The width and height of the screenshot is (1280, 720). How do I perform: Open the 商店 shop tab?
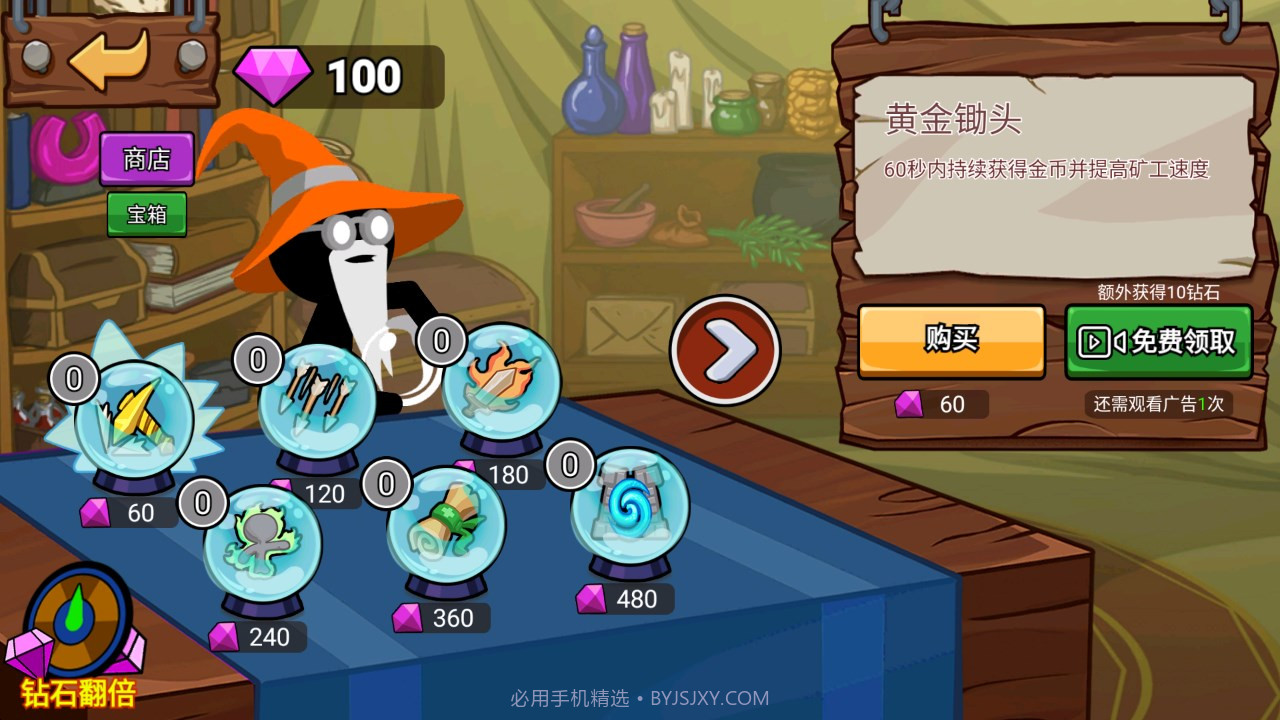coord(146,159)
